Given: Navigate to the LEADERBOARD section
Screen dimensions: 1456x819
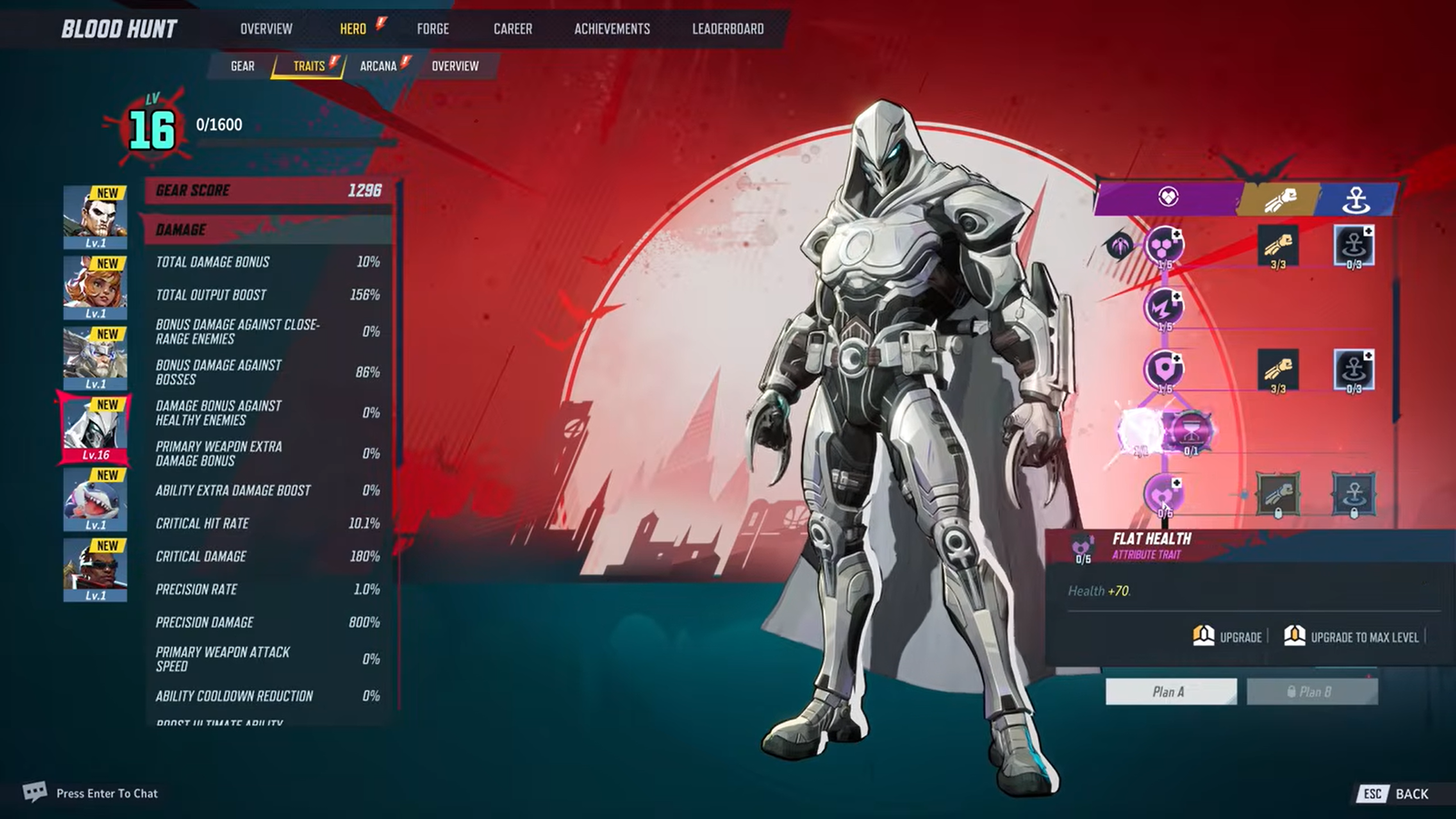Looking at the screenshot, I should click(x=727, y=28).
